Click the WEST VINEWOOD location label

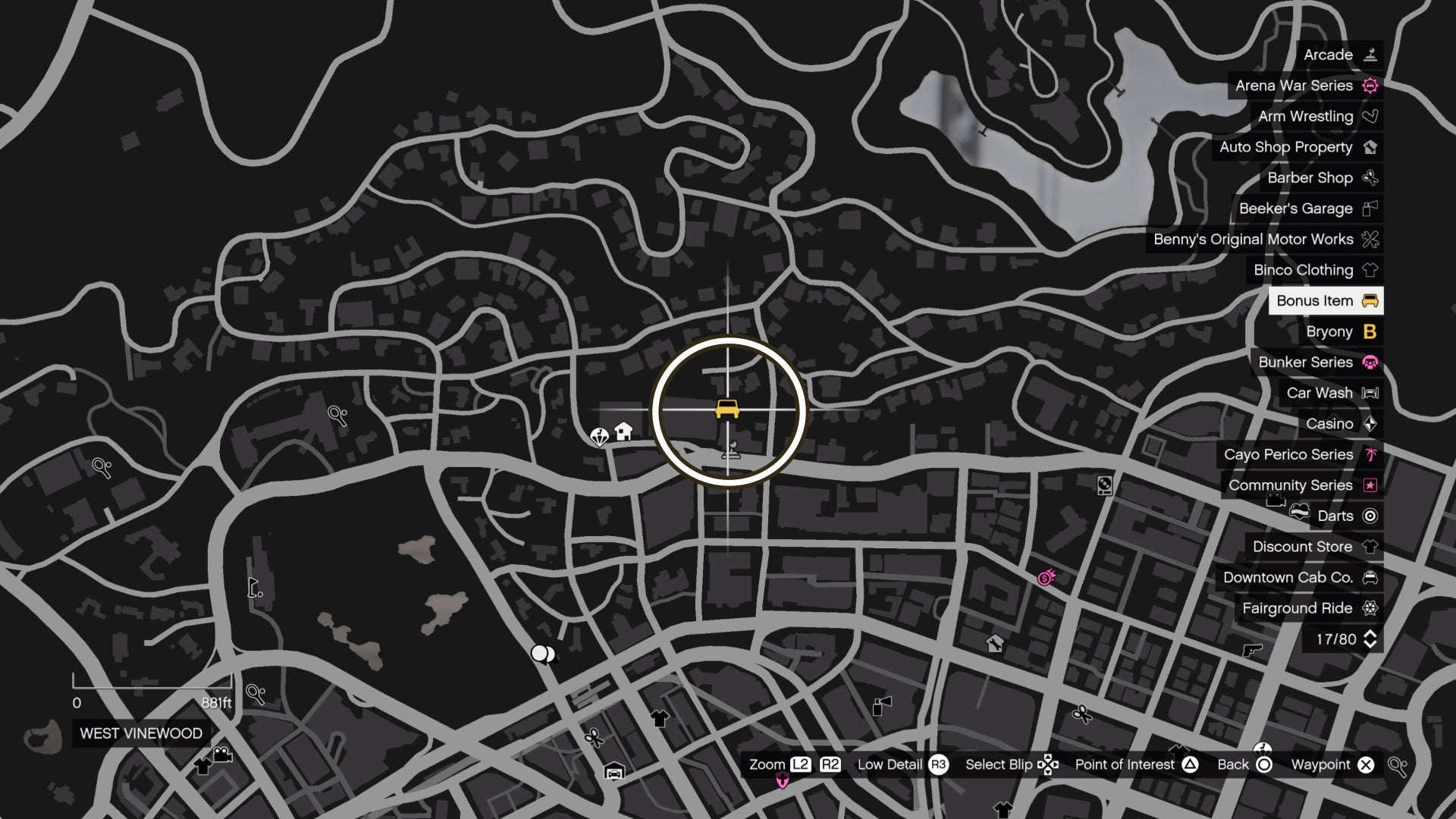click(141, 733)
